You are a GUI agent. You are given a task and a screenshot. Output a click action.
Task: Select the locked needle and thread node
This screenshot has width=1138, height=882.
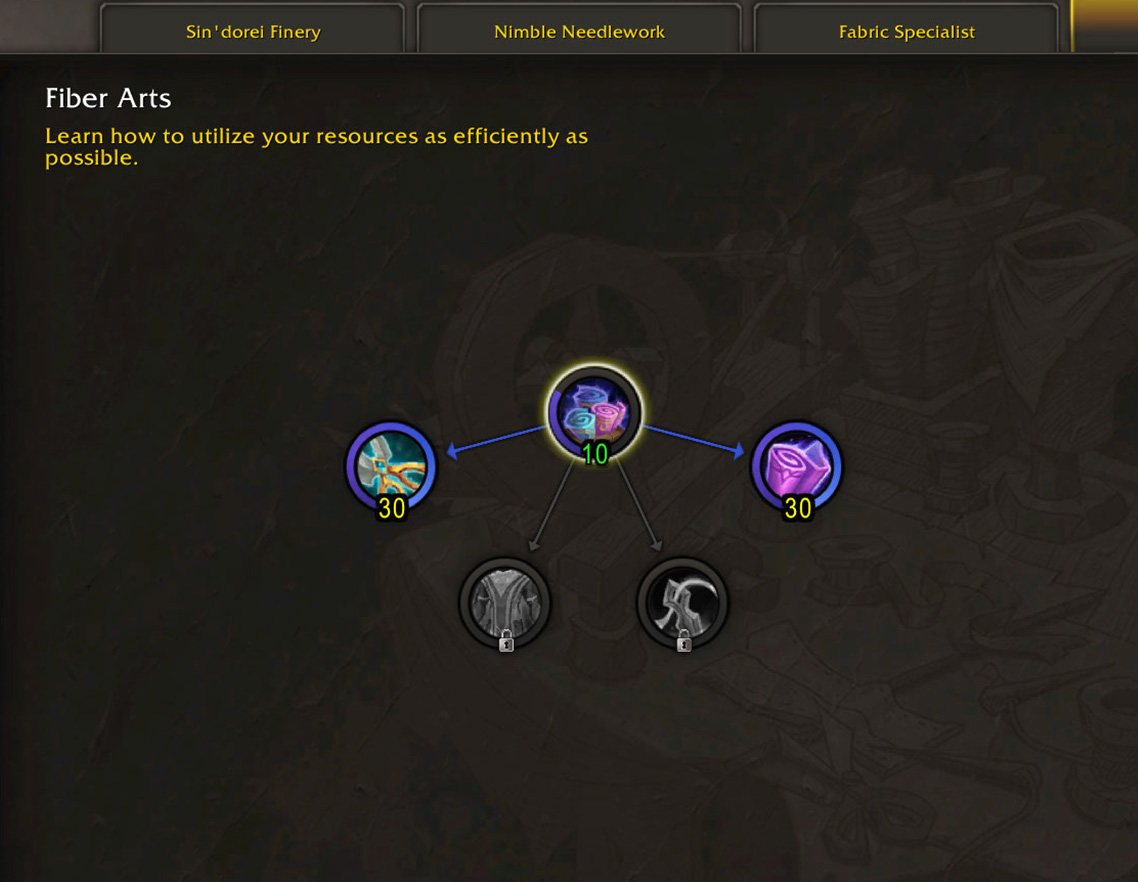pyautogui.click(x=683, y=604)
